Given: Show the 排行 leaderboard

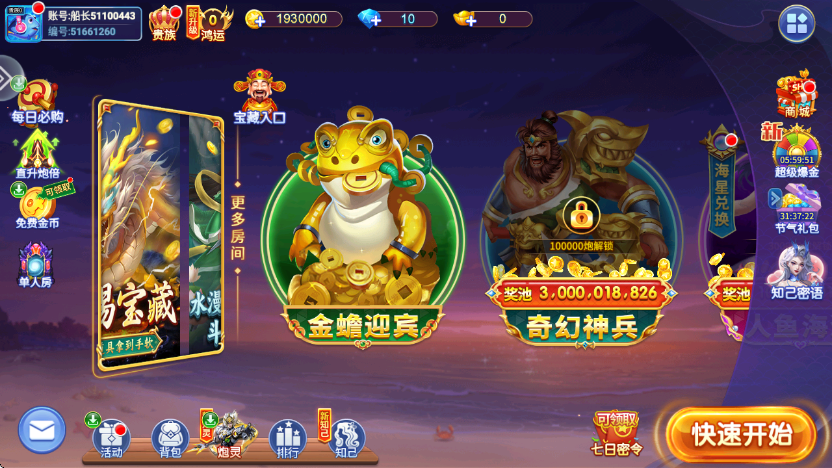Looking at the screenshot, I should (x=287, y=437).
